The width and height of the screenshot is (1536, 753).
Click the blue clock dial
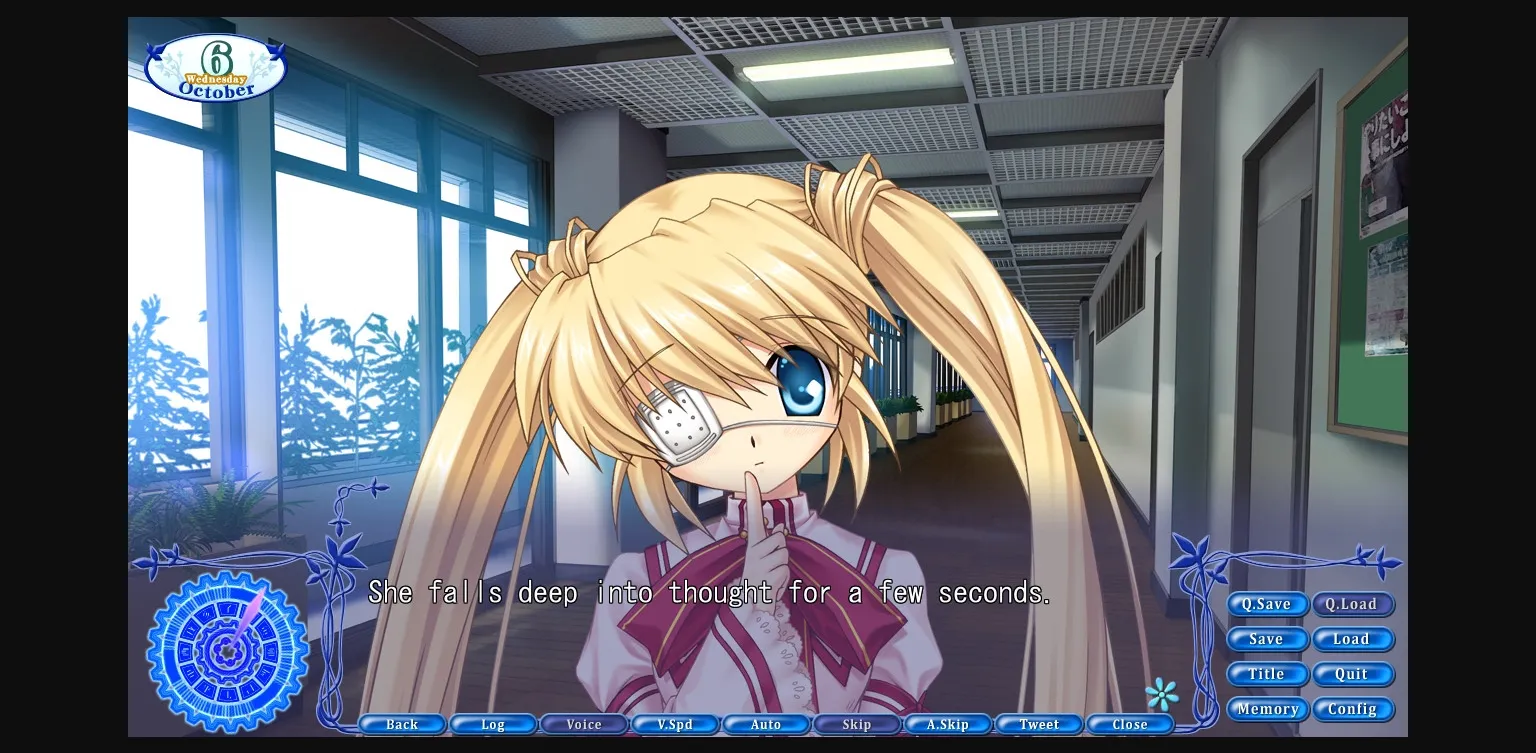(x=225, y=652)
